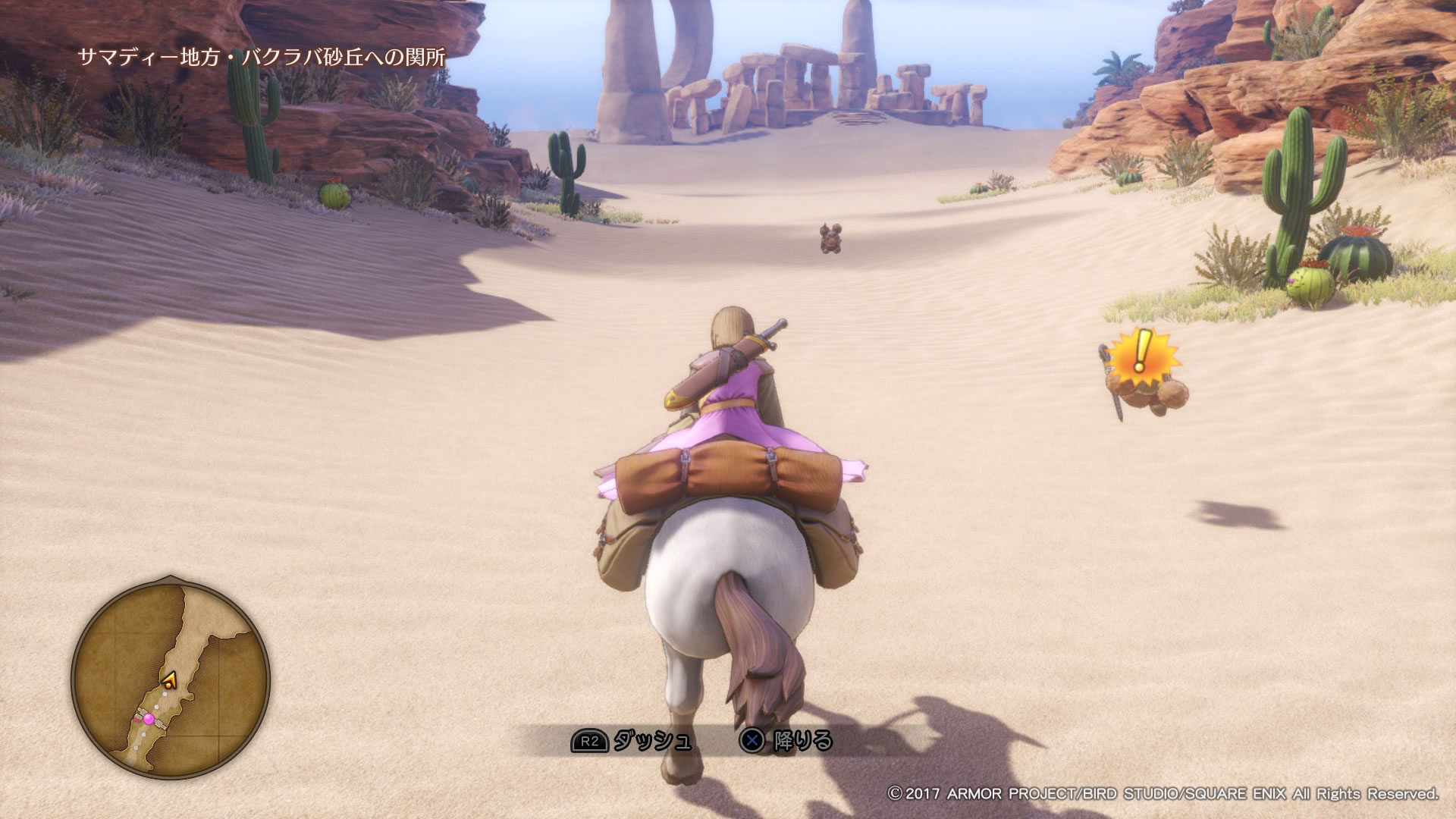Select the pink marker on the minimap
This screenshot has height=819, width=1456.
click(x=149, y=718)
